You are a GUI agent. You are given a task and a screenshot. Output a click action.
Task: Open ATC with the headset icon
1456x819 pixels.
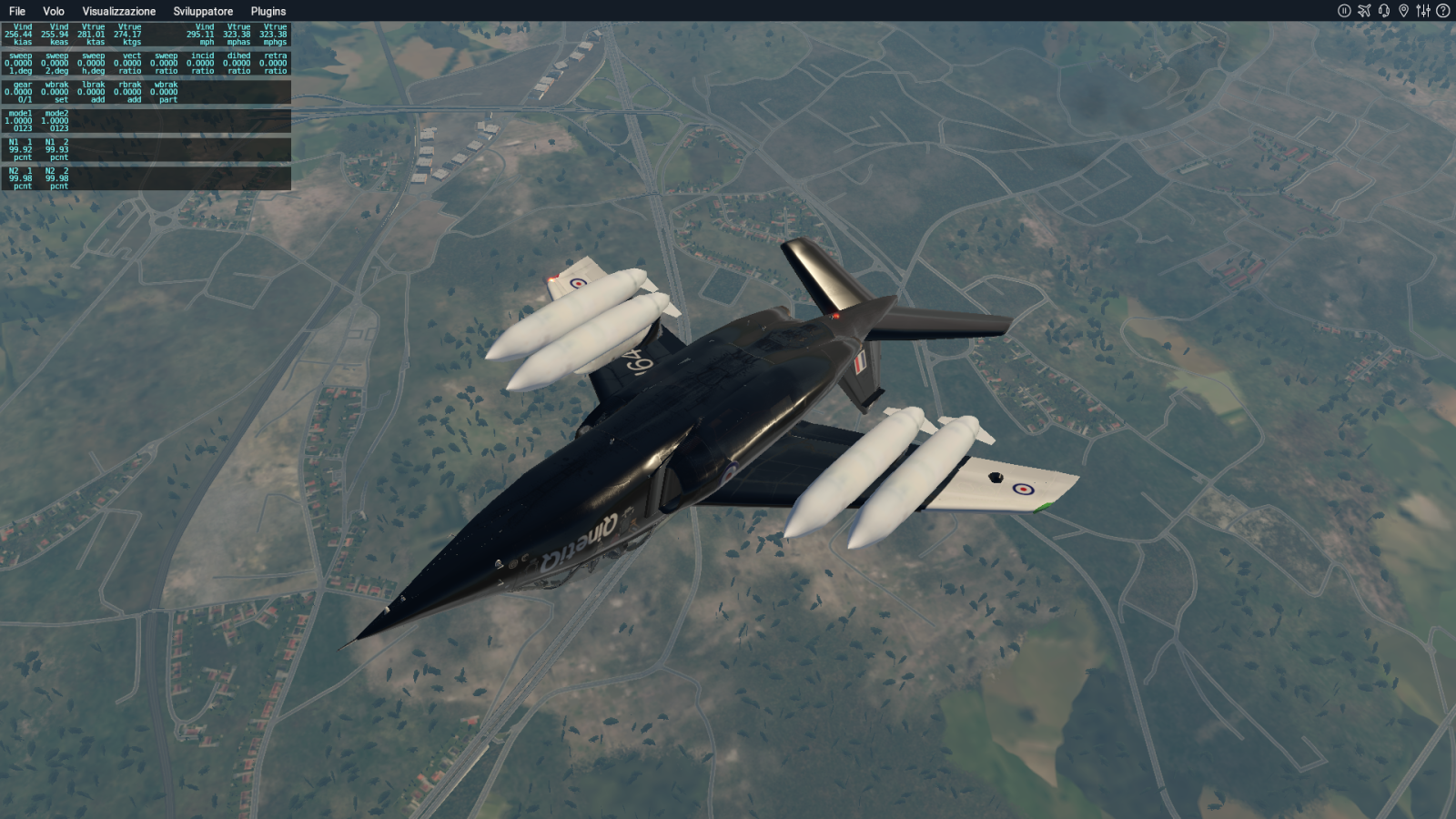pyautogui.click(x=1384, y=11)
